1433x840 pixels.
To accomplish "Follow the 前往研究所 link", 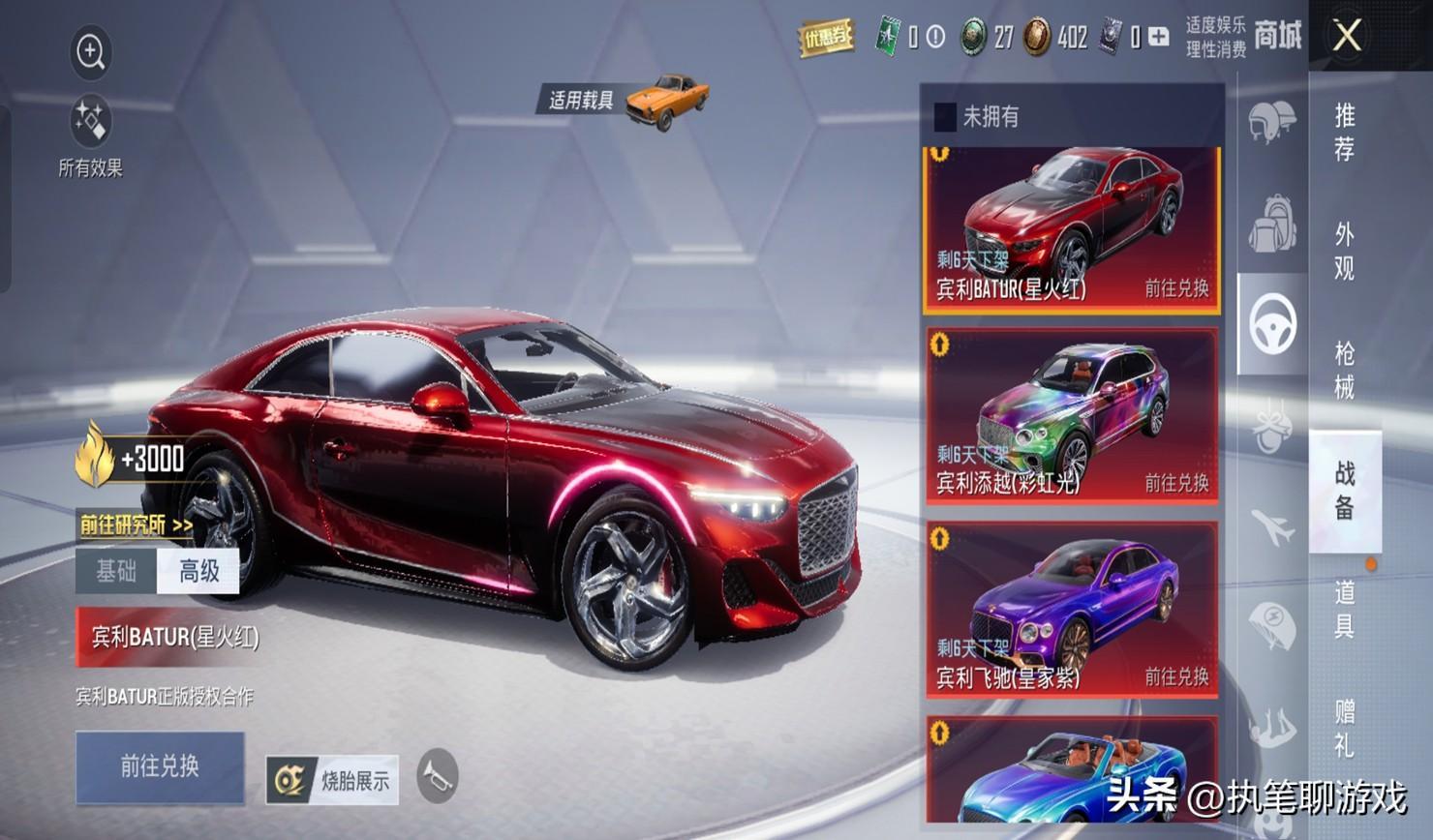I will pos(136,525).
